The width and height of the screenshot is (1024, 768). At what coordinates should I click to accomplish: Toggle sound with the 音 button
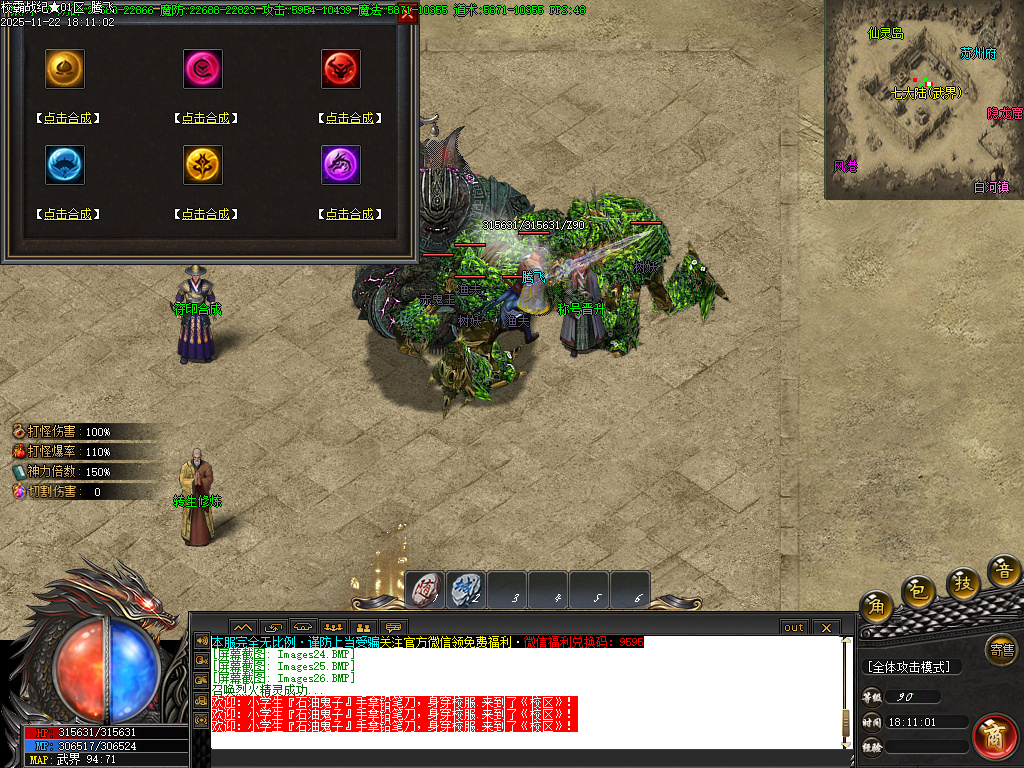(x=1004, y=571)
